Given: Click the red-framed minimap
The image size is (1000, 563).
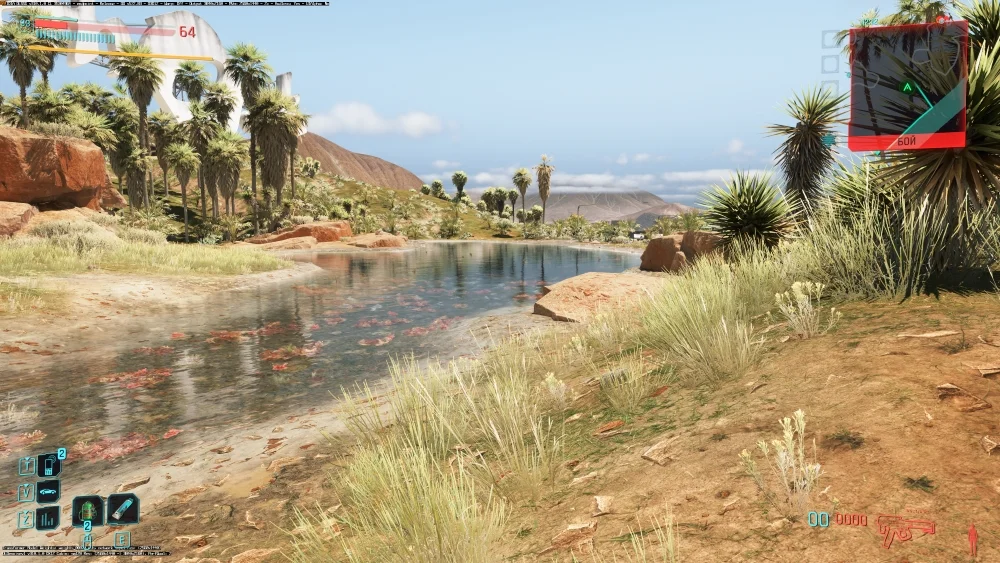Looking at the screenshot, I should click(908, 86).
